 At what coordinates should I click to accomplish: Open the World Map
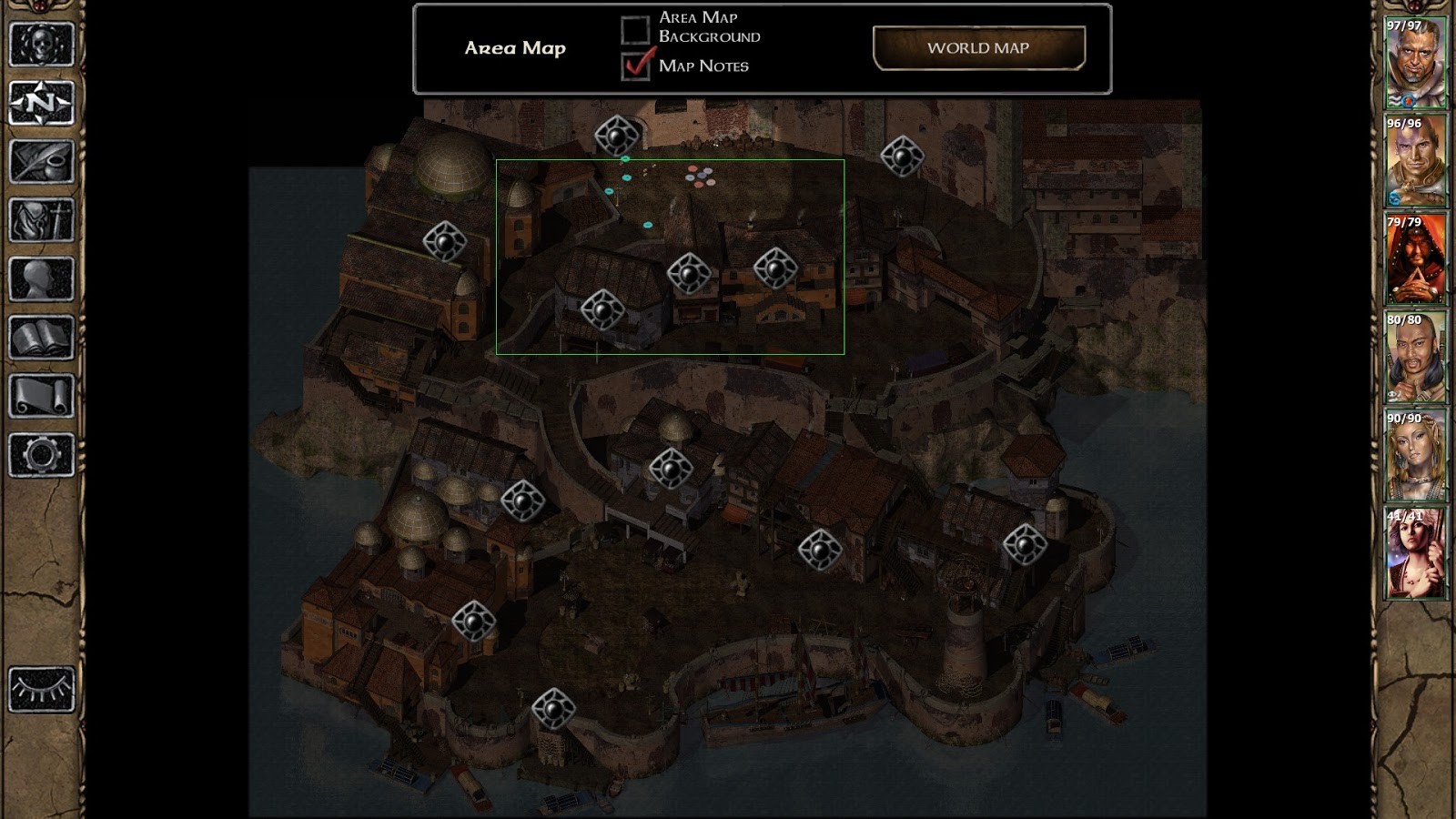pos(978,48)
